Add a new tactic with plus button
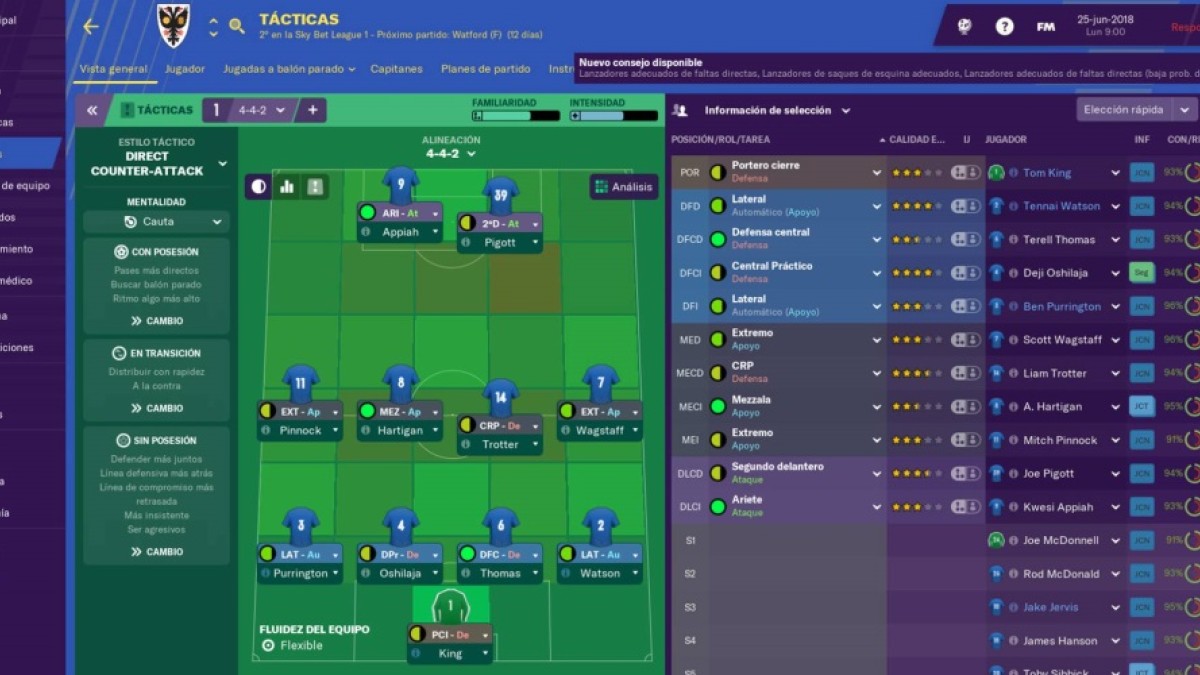The height and width of the screenshot is (675, 1200). pos(312,110)
